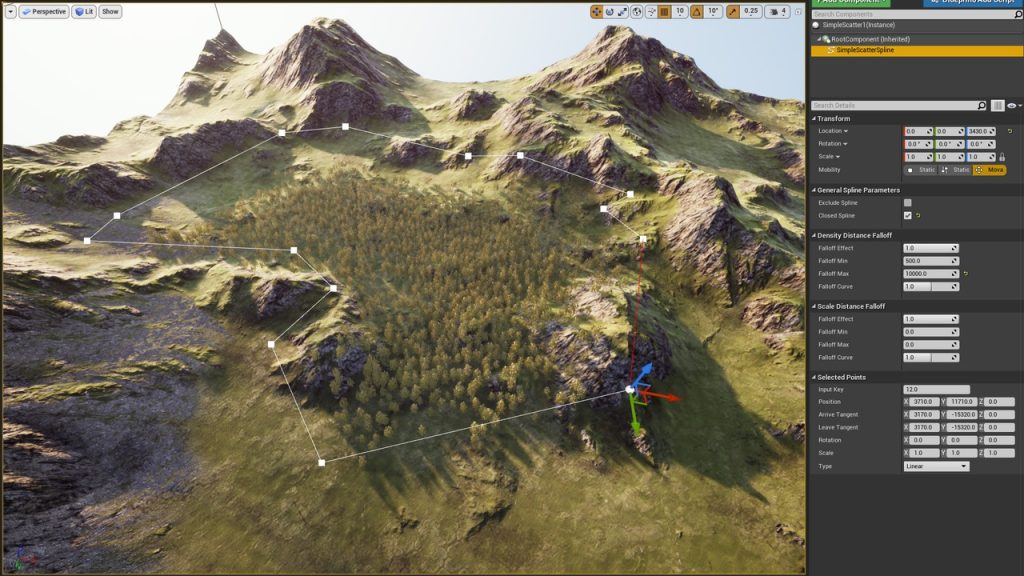
Task: Click the Add Component button
Action: pyautogui.click(x=850, y=2)
